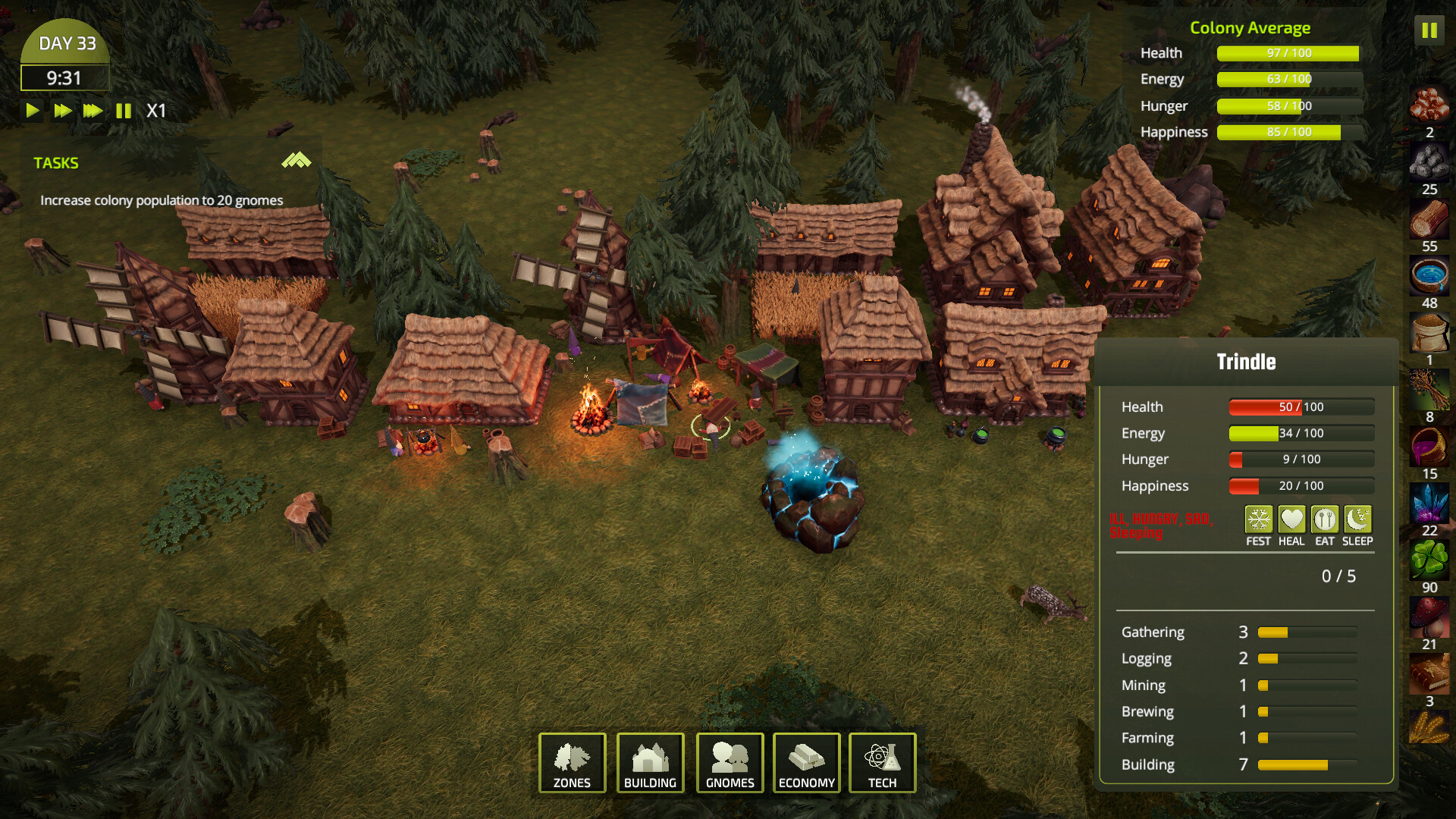The image size is (1456, 819).
Task: Open the TECH research tree
Action: click(882, 763)
